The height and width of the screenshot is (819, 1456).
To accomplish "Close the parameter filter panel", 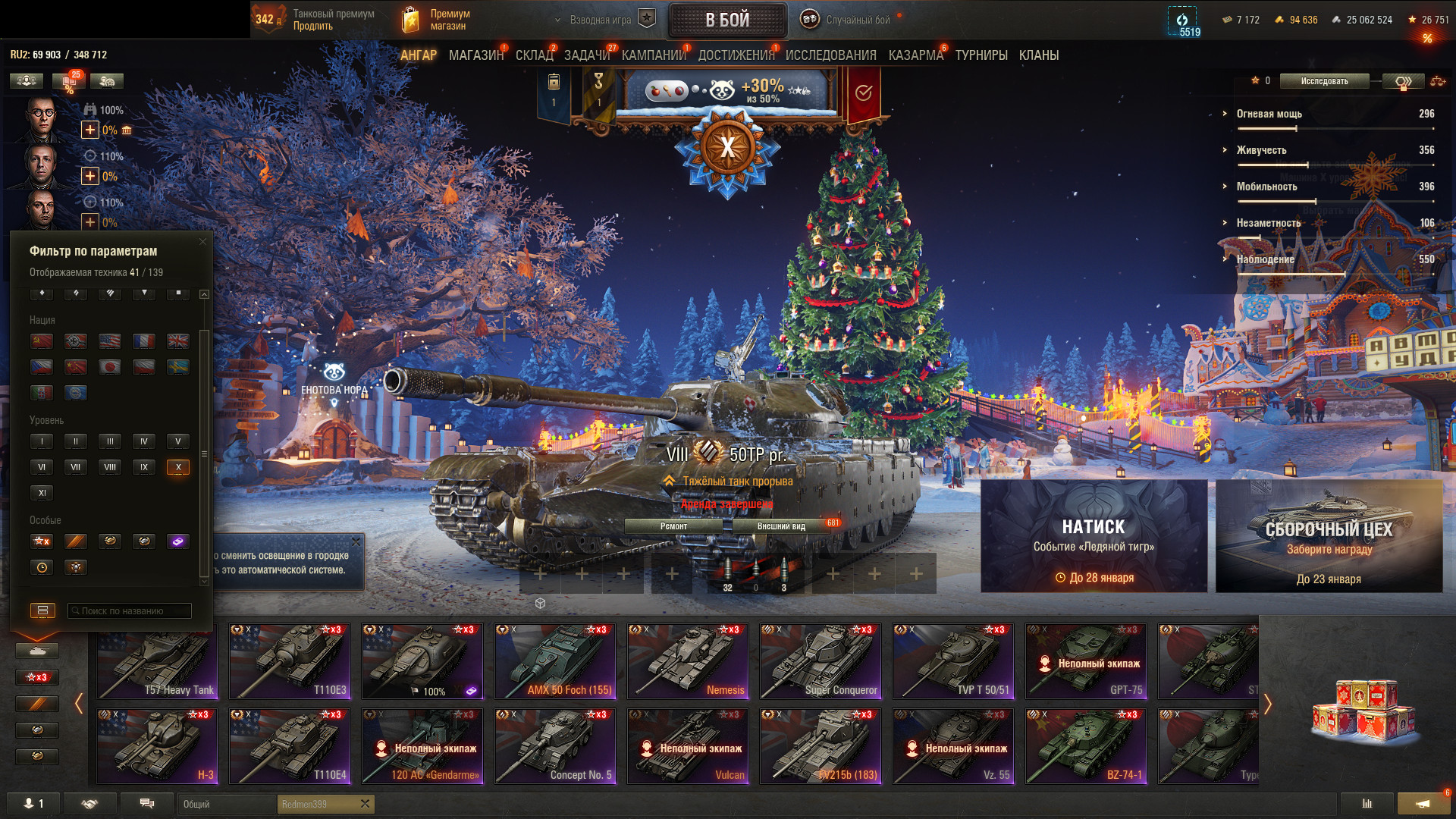I will (x=202, y=242).
